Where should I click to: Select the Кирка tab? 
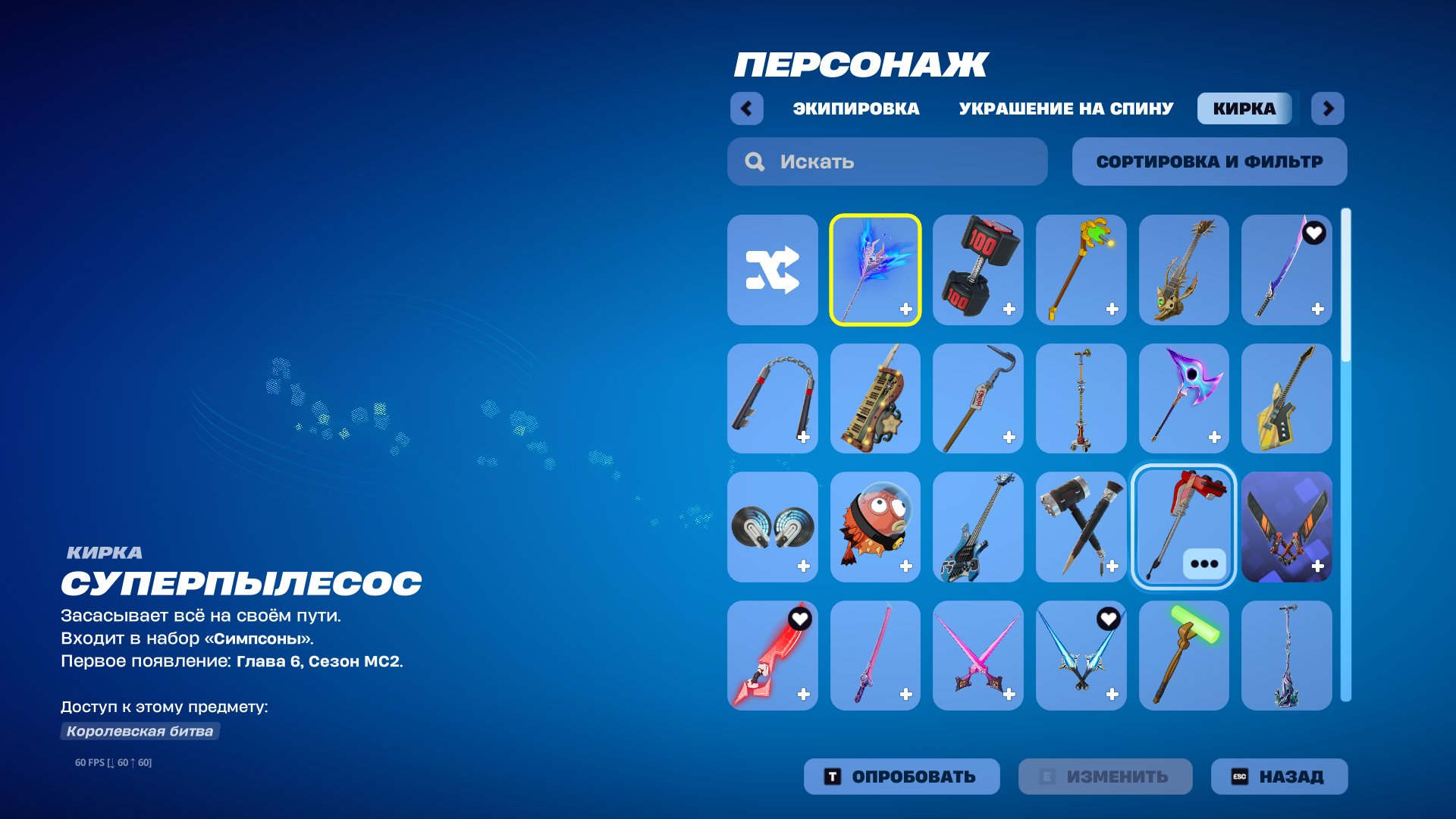pyautogui.click(x=1244, y=108)
